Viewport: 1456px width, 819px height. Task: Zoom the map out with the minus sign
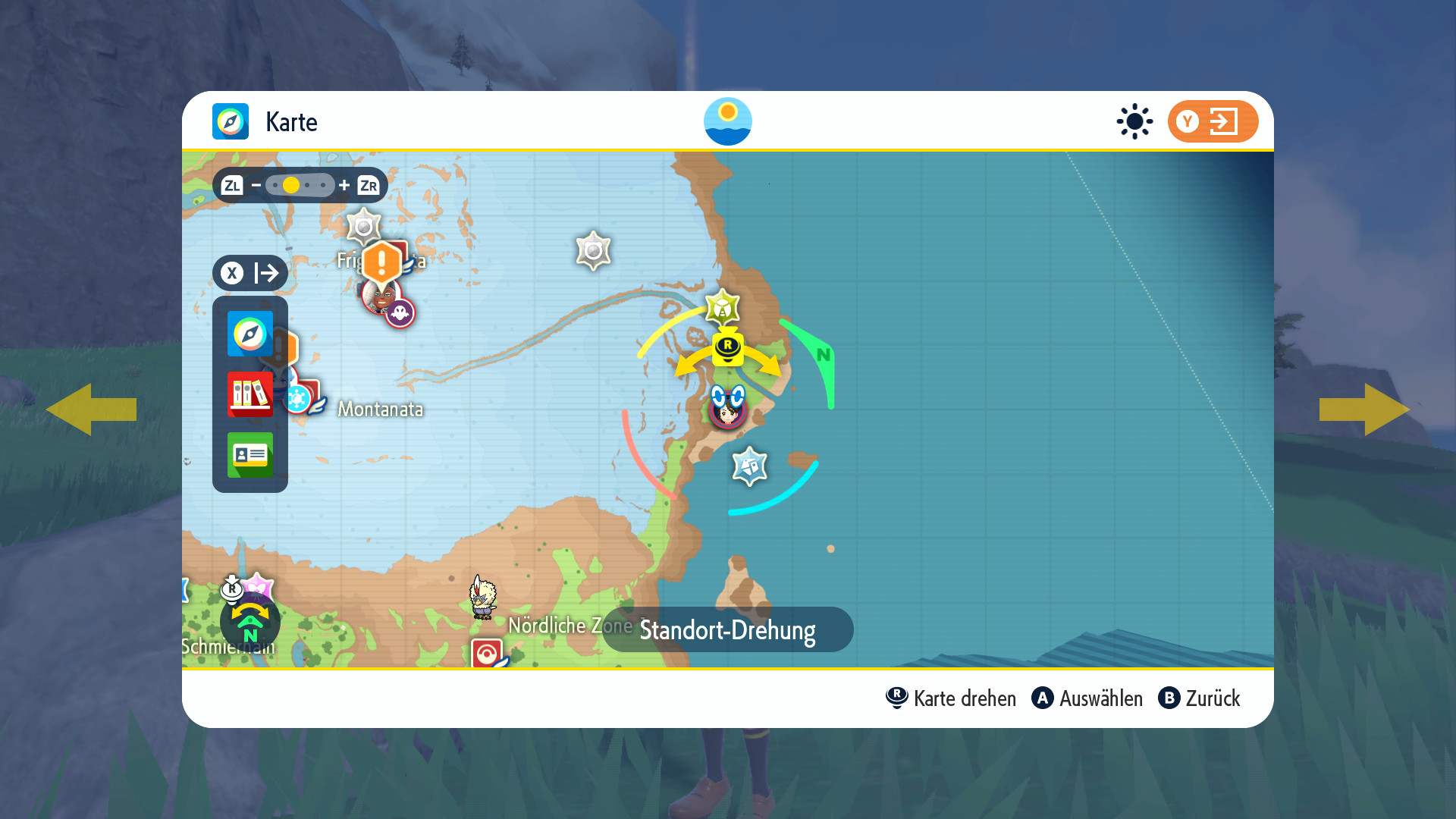(x=256, y=185)
